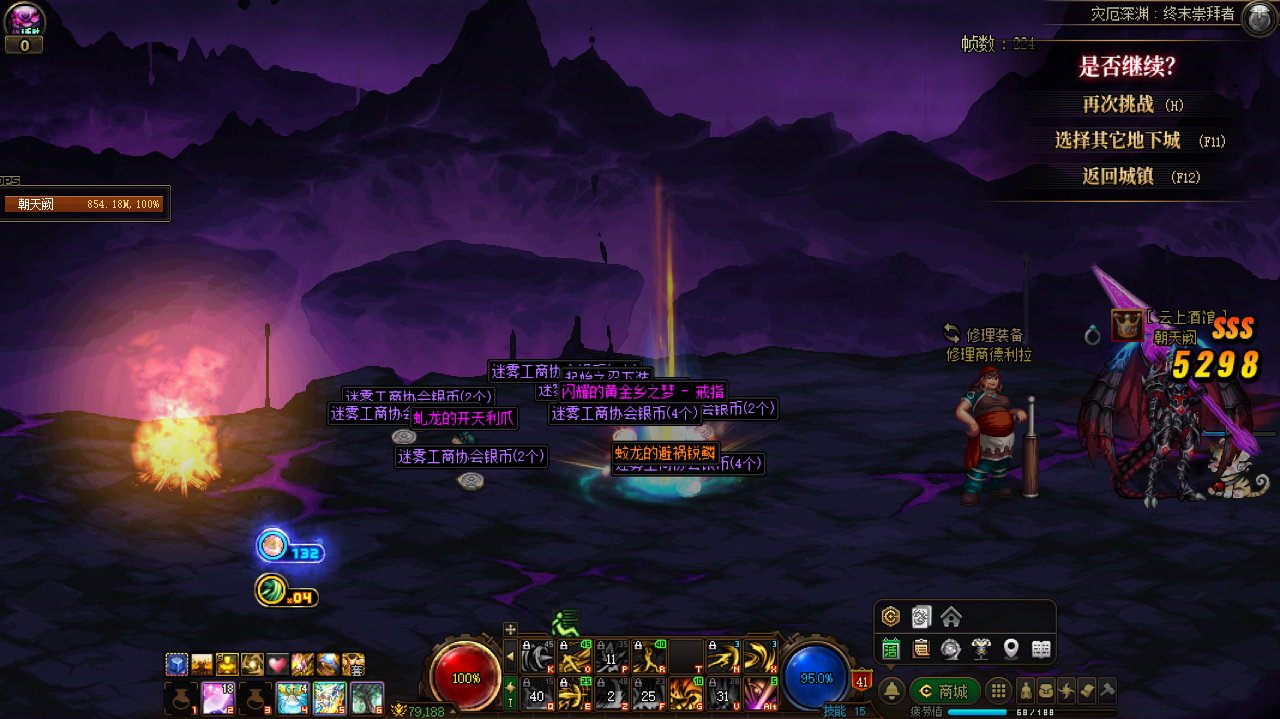Click the pink heart buff icon
The height and width of the screenshot is (719, 1280).
point(277,664)
